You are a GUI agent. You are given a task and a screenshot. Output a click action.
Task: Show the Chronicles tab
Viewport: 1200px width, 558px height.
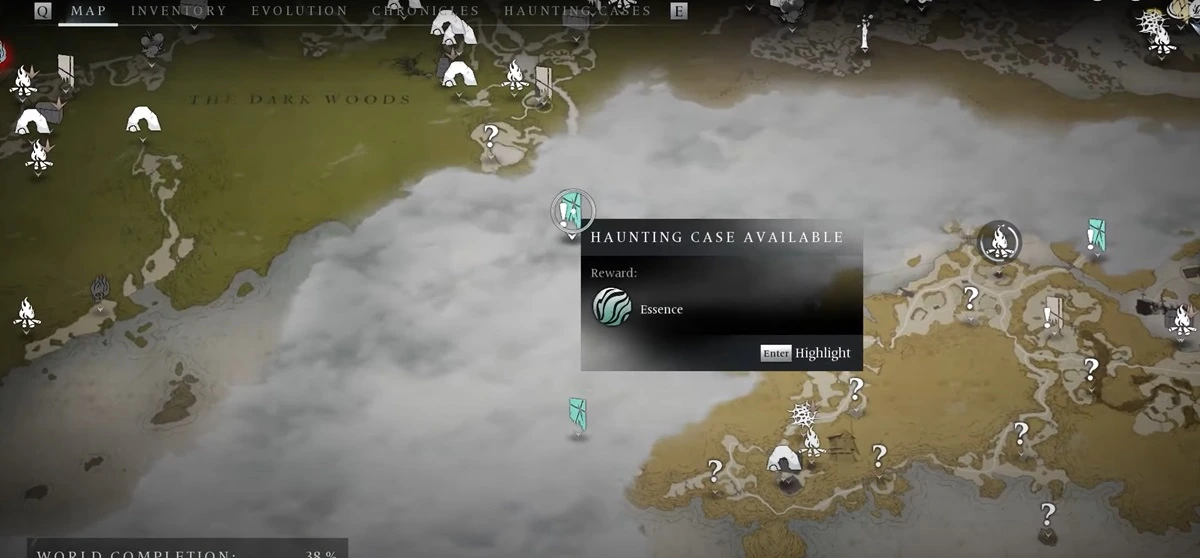[425, 11]
